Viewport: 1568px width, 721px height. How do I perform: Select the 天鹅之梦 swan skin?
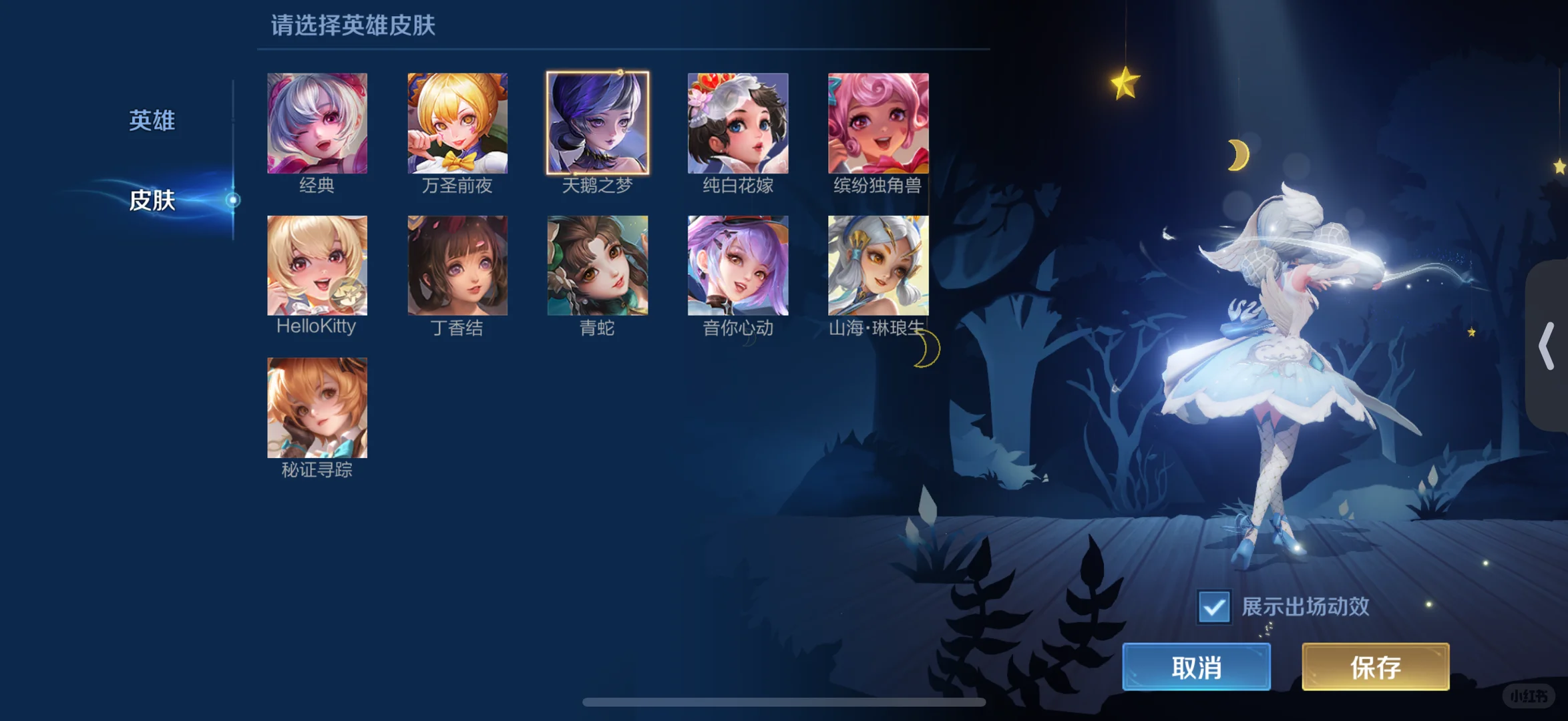(x=598, y=123)
